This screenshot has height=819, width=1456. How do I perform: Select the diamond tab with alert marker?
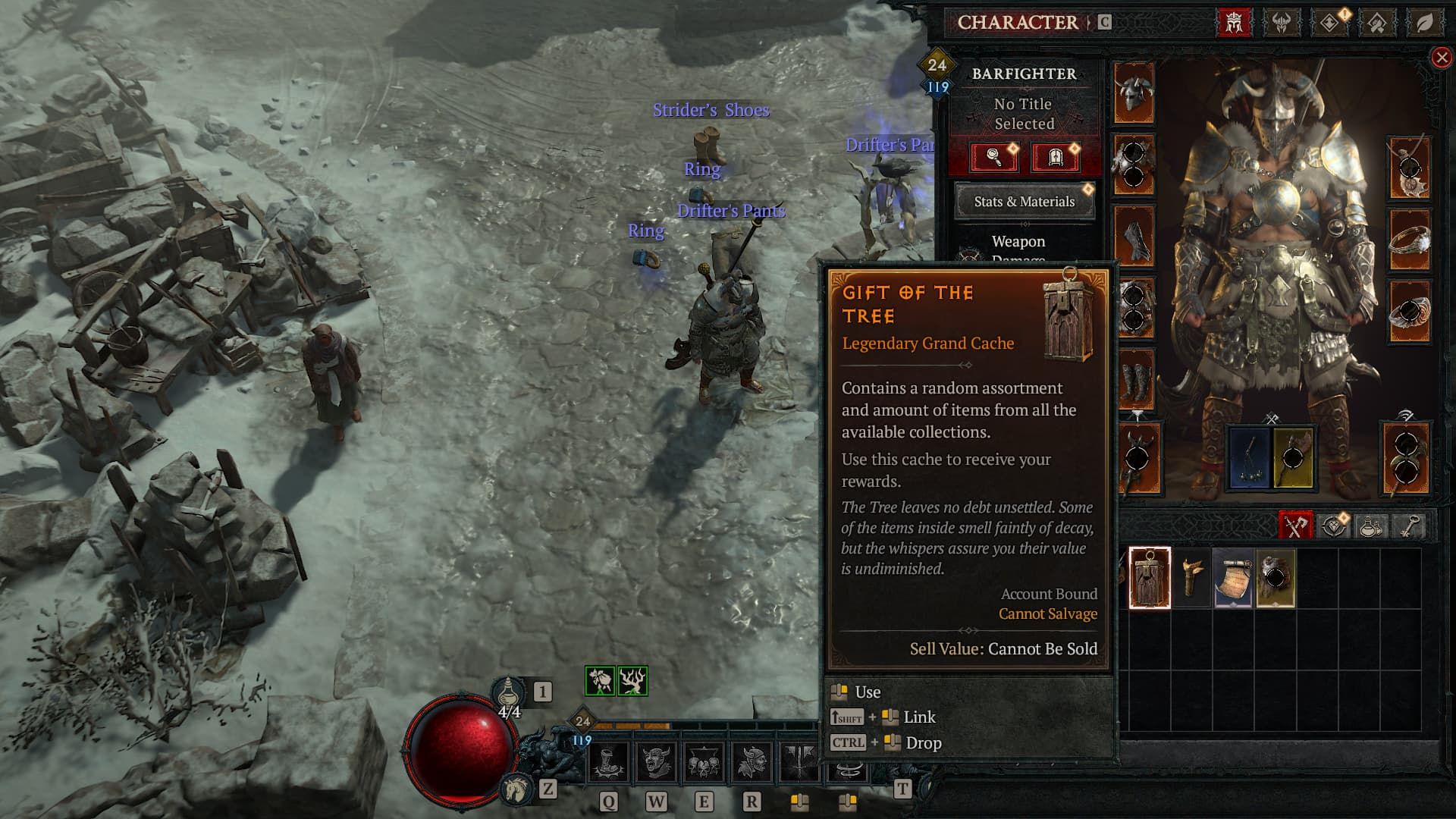tap(1329, 23)
